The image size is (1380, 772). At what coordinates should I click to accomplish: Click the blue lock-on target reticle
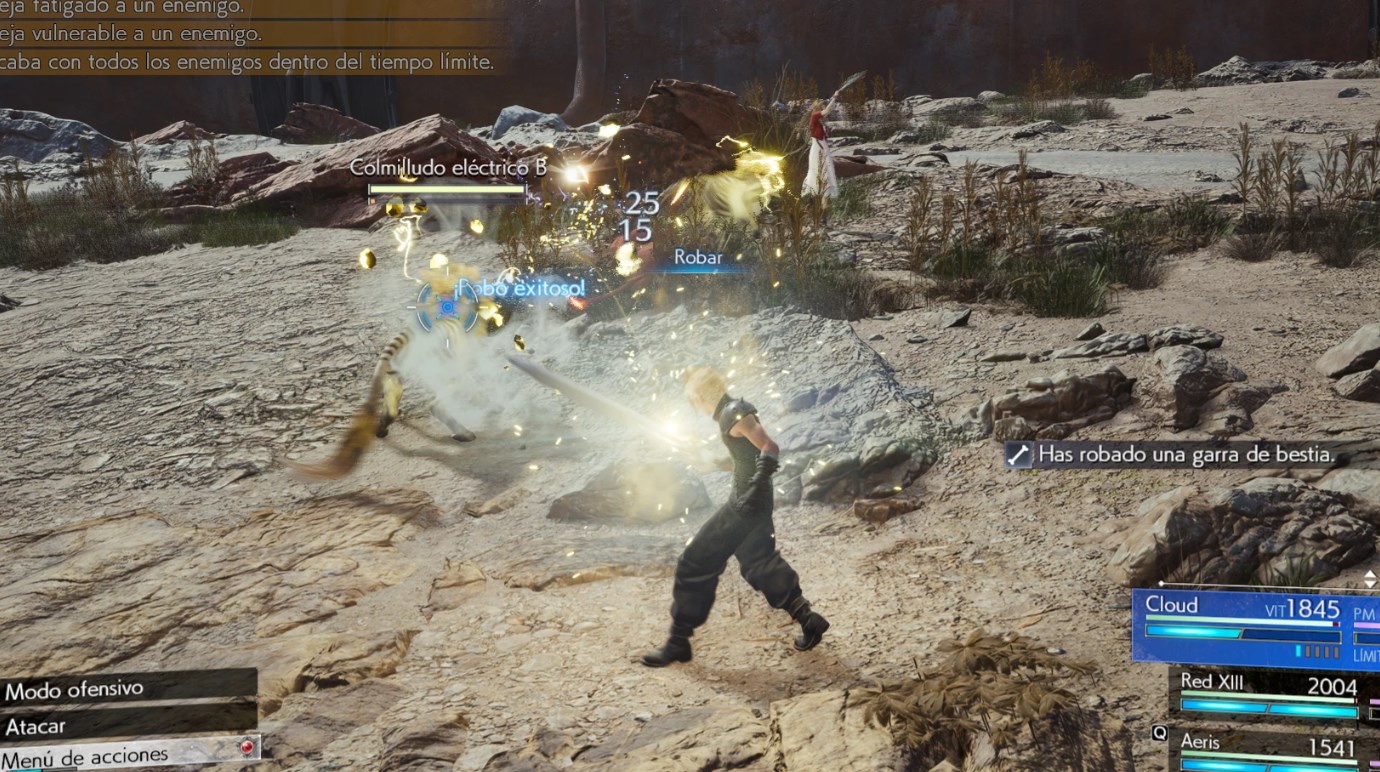point(446,308)
